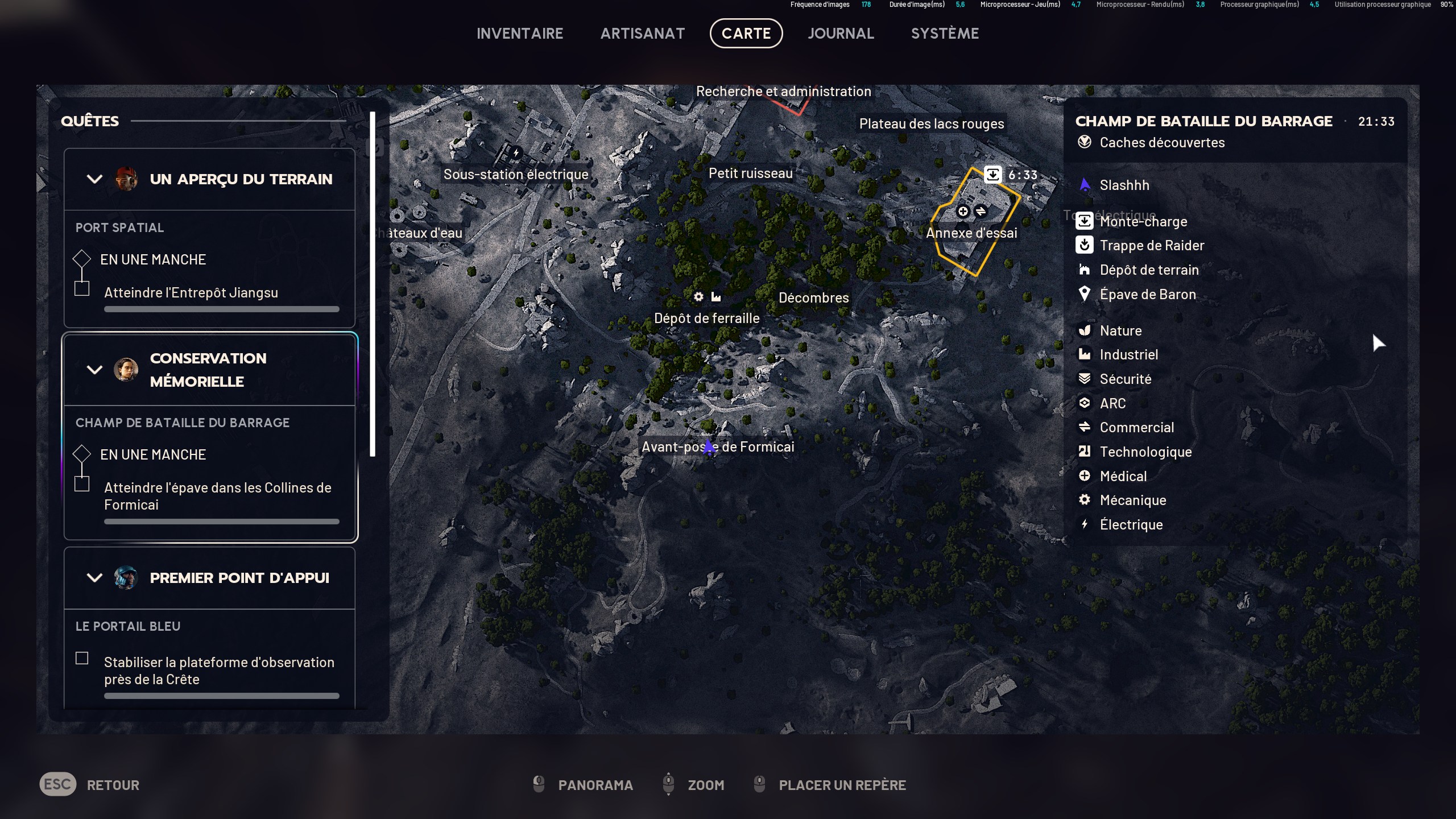Check the objective box for l'épave dans les Collines

[82, 484]
